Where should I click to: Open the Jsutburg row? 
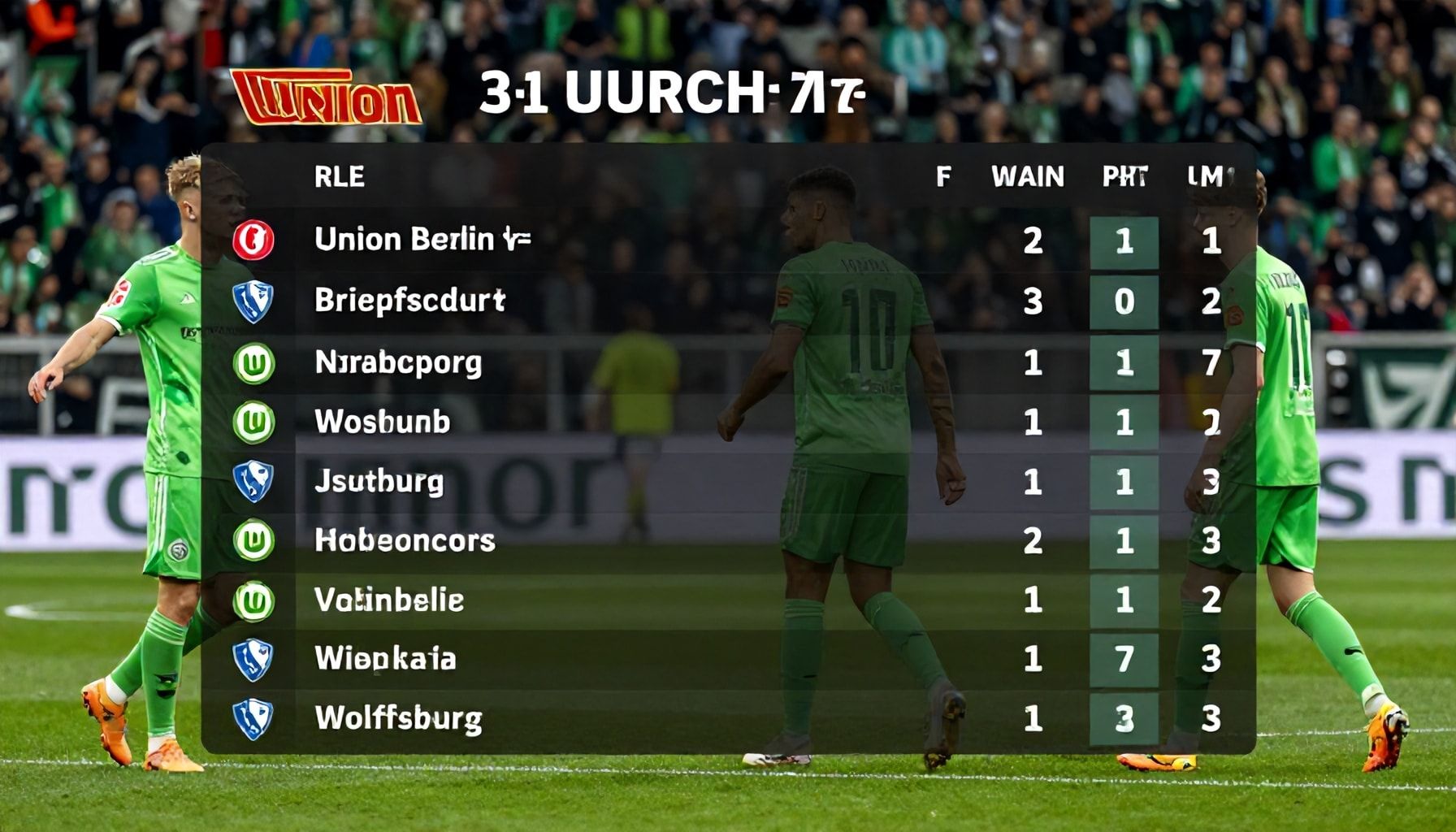(x=379, y=482)
